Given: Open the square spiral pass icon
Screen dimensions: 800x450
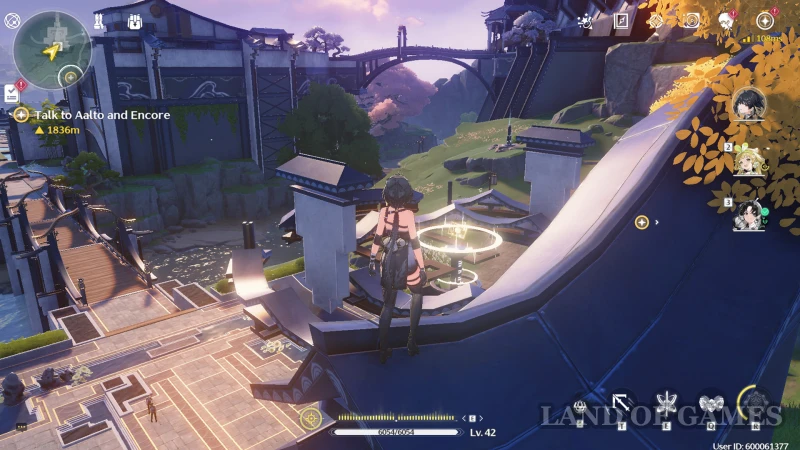Looking at the screenshot, I should coord(621,20).
